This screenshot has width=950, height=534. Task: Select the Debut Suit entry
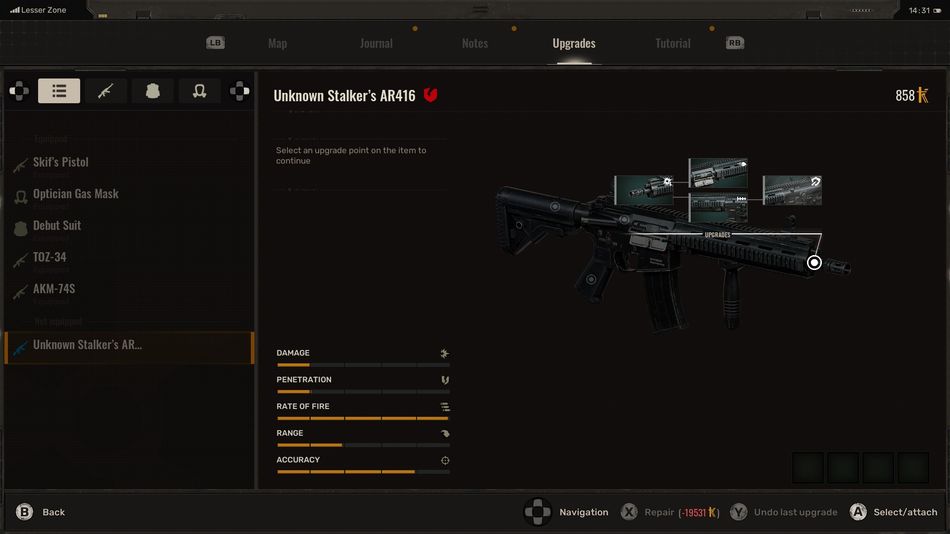coord(57,226)
